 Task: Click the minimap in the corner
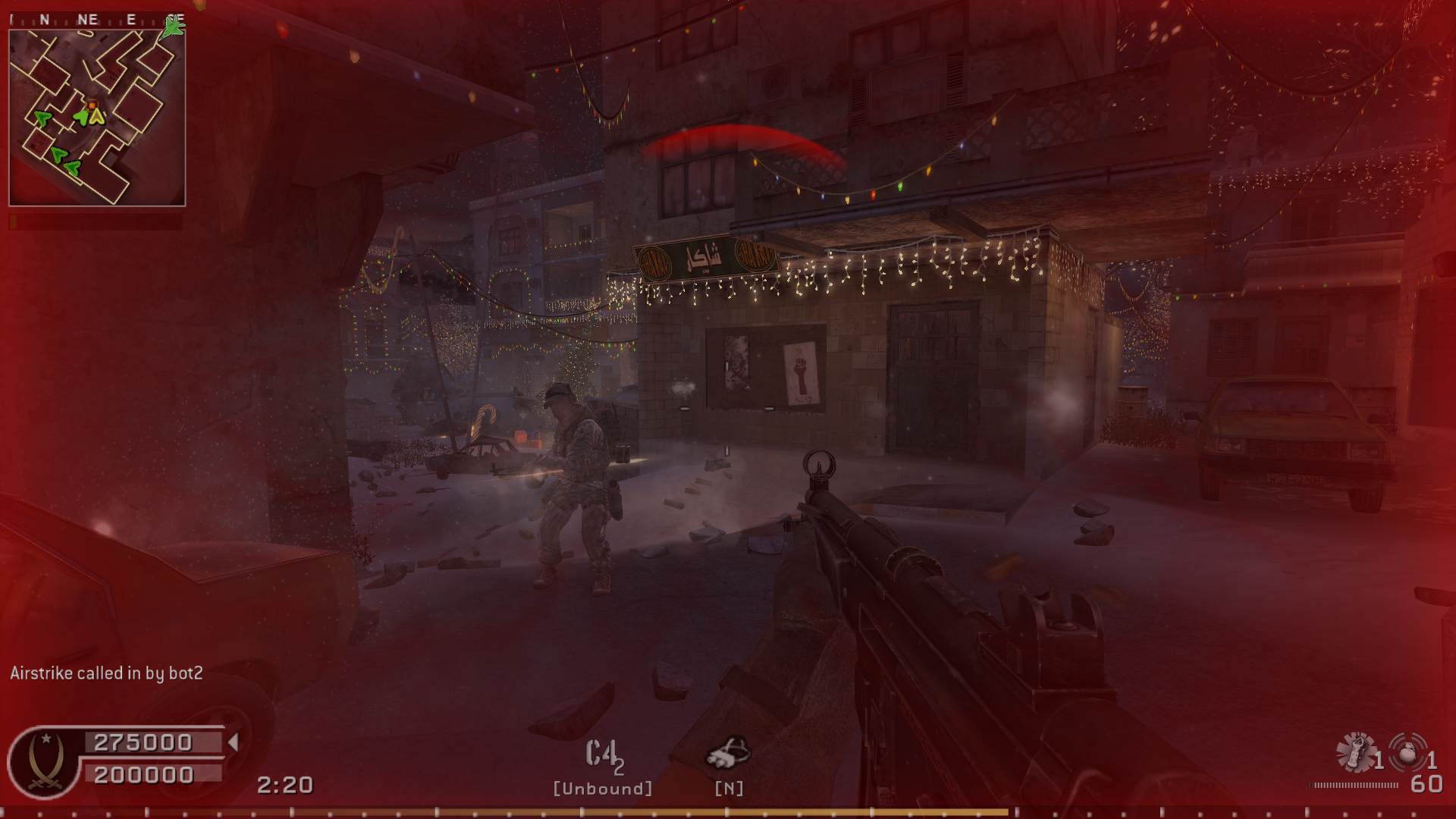[97, 117]
